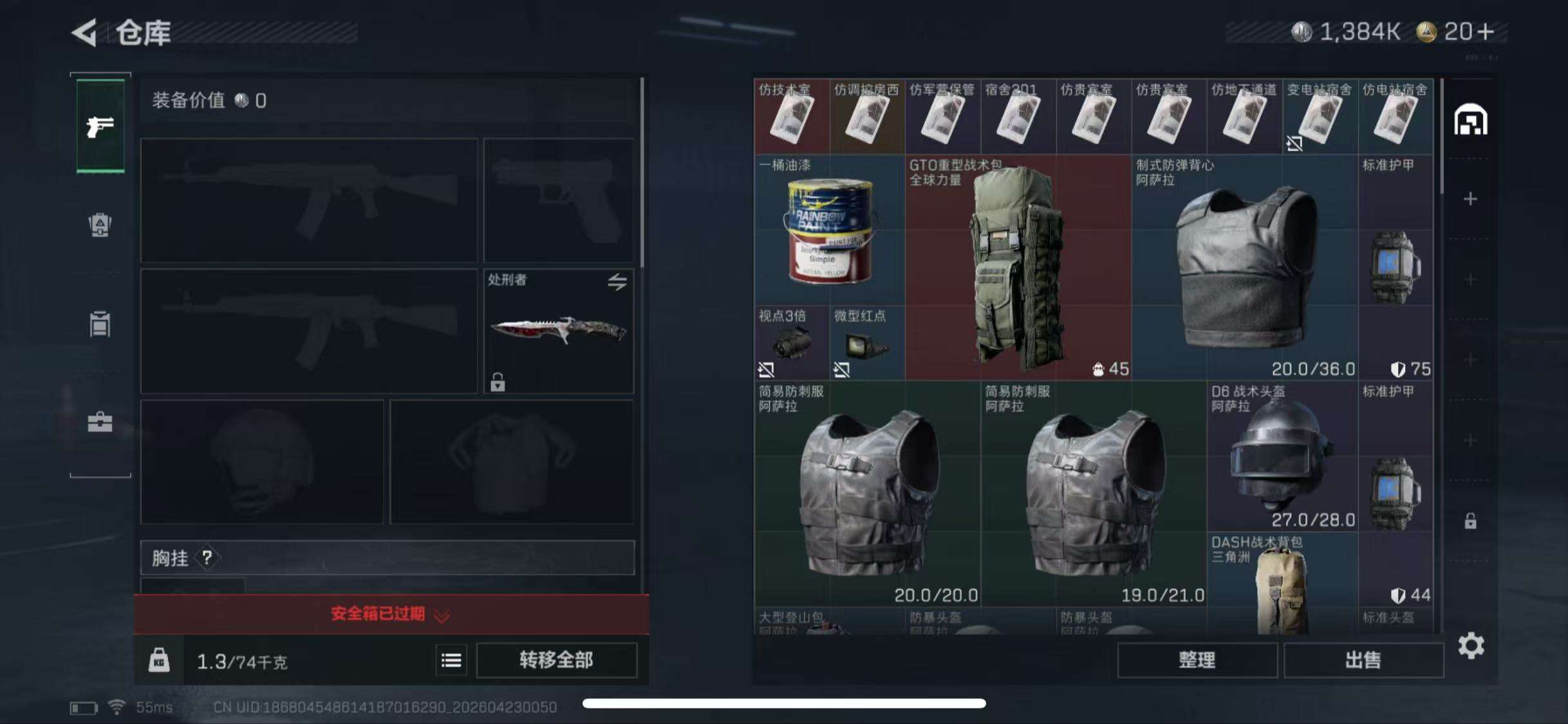
Task: Select the DASH战术背包 backpack
Action: click(x=1282, y=582)
